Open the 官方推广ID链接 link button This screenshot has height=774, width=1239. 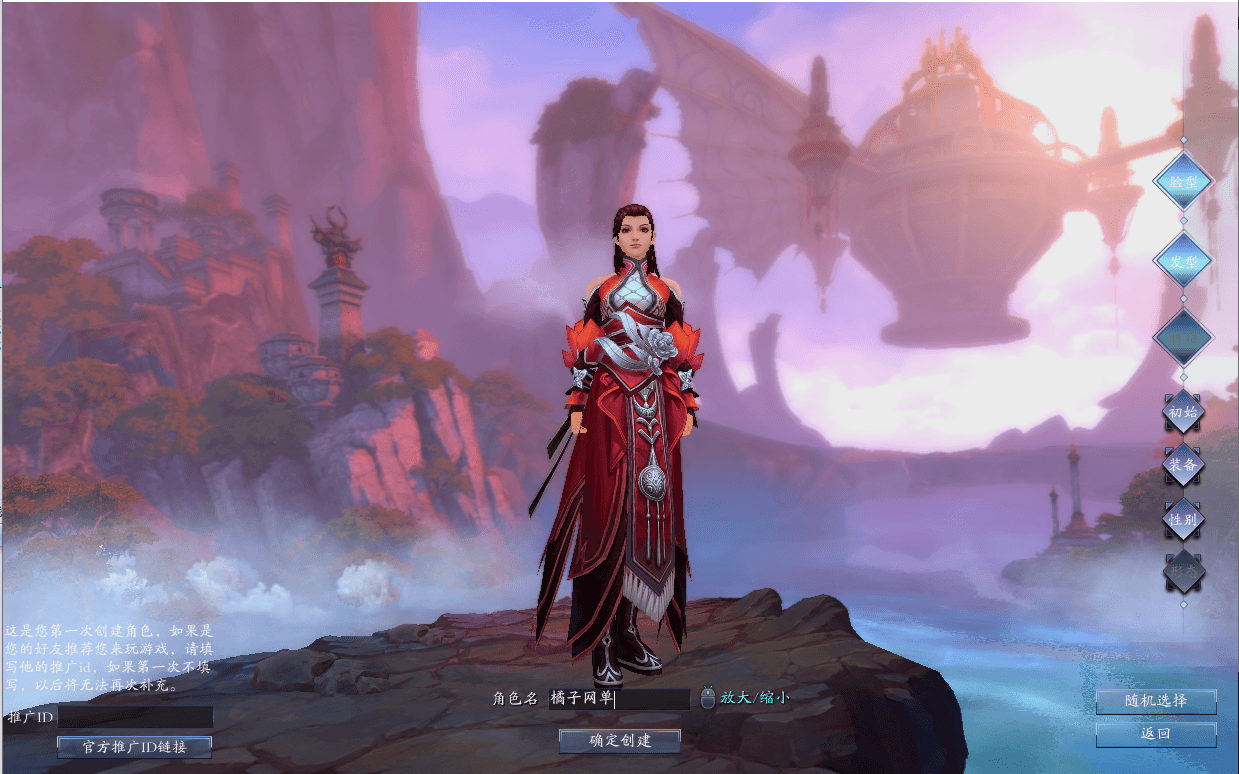[x=134, y=746]
